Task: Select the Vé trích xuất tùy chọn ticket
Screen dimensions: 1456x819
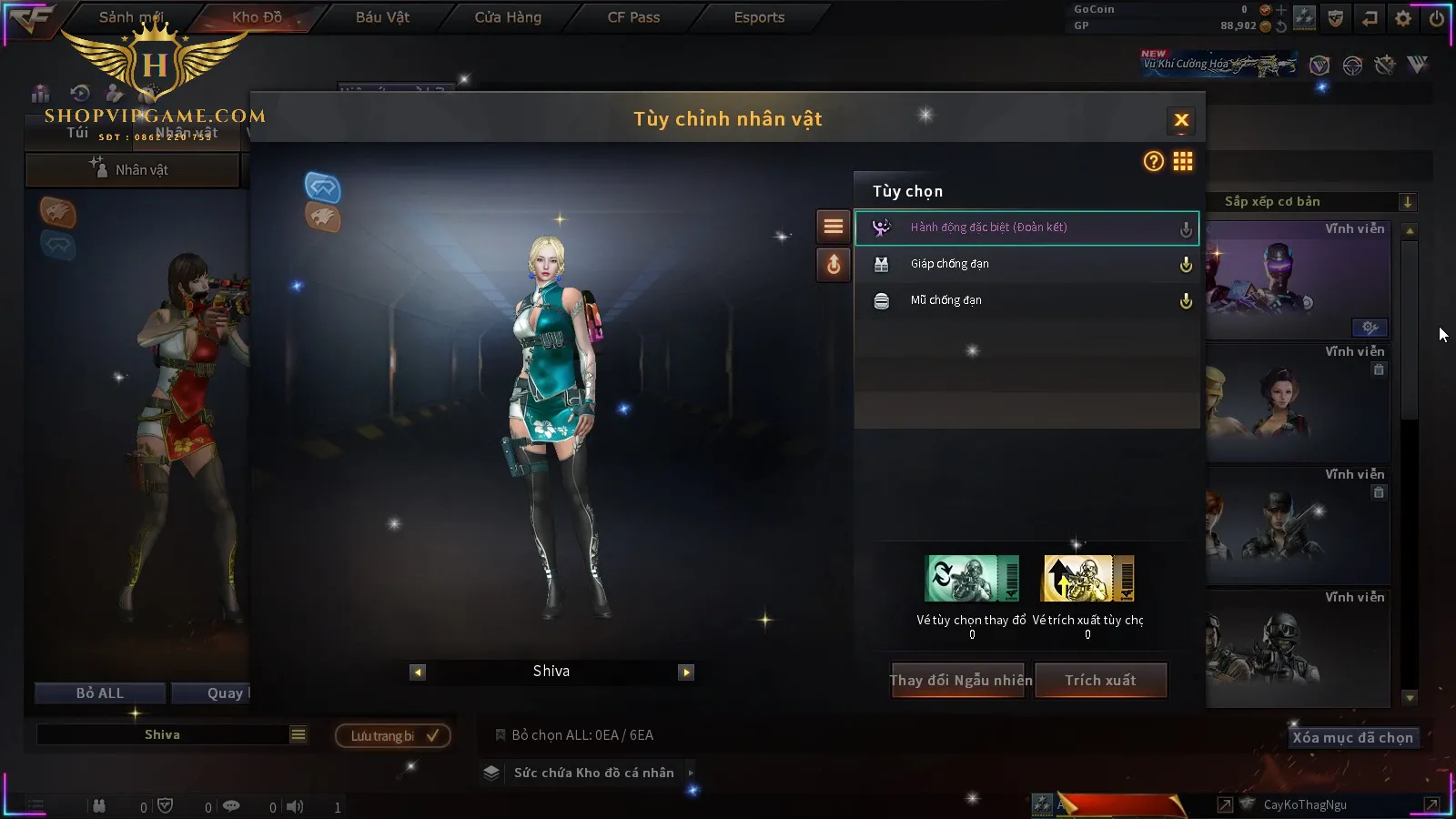Action: tap(1088, 580)
